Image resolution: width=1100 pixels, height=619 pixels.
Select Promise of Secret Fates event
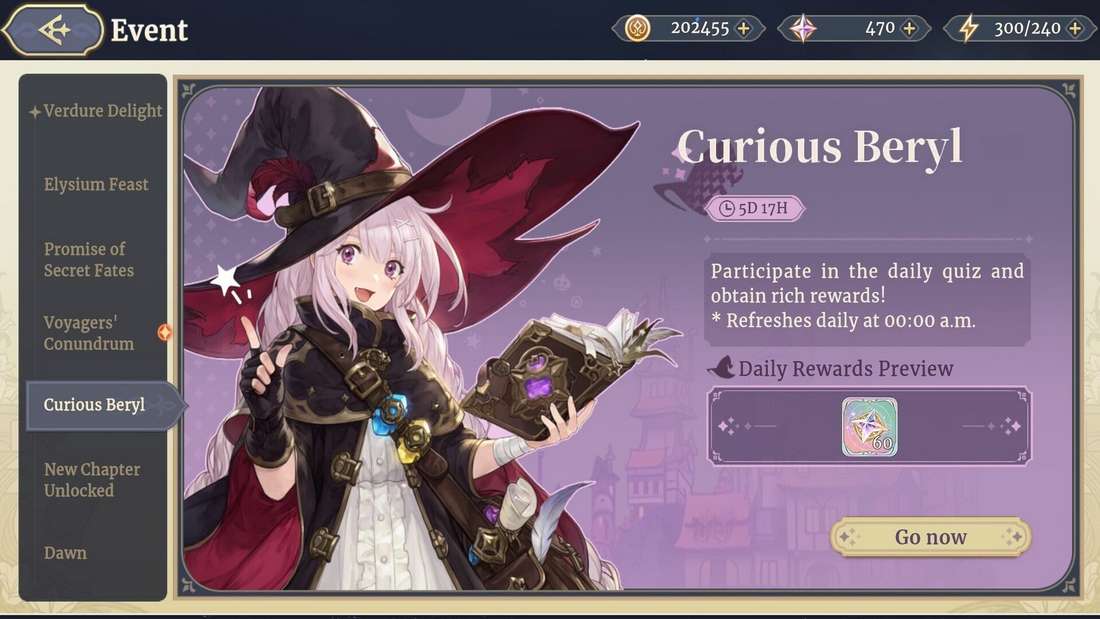pyautogui.click(x=89, y=259)
